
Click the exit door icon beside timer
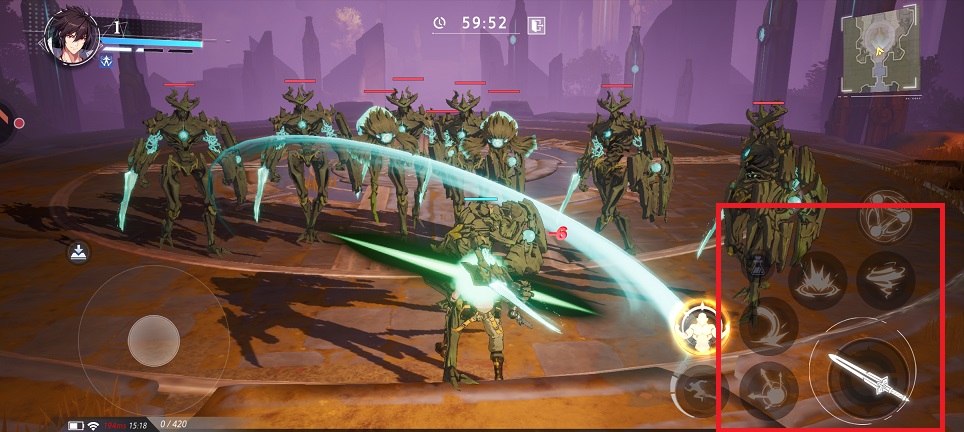tap(537, 24)
